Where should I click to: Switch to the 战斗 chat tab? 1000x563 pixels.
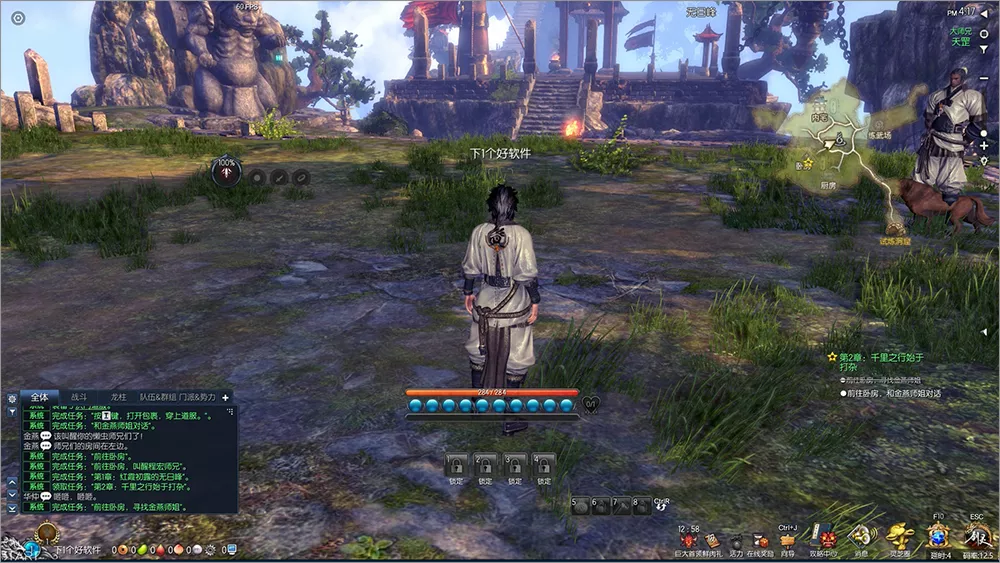[78, 397]
